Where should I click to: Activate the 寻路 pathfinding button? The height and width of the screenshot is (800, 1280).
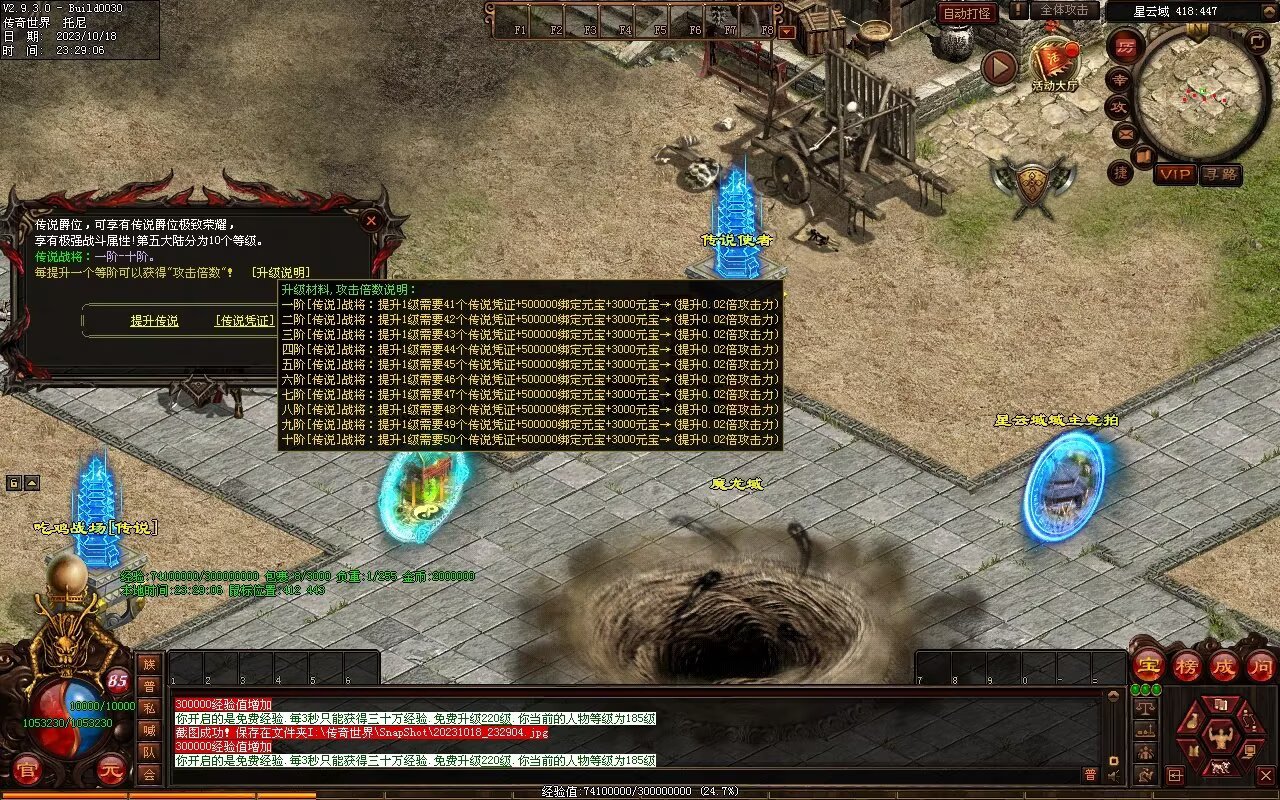[1220, 174]
